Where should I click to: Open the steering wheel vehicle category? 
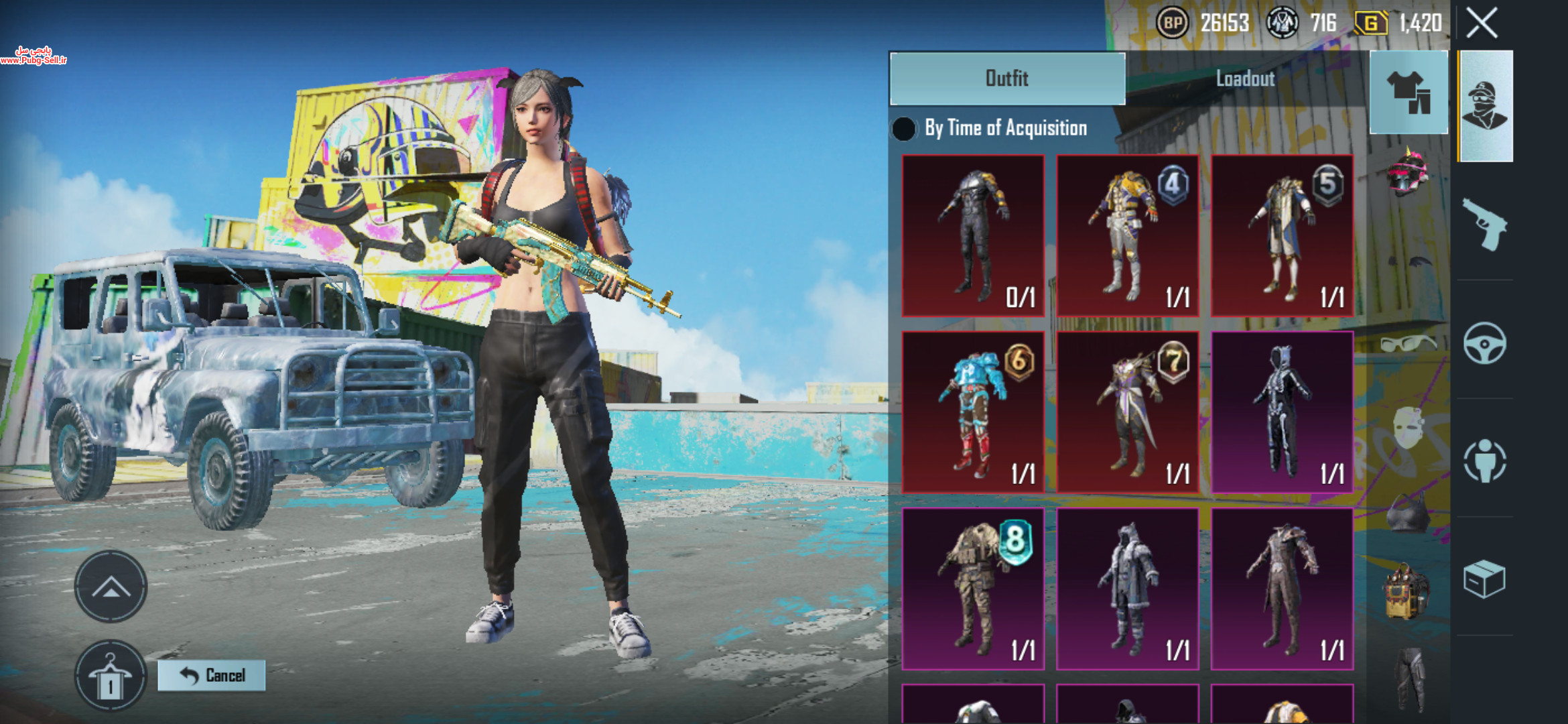(1485, 343)
